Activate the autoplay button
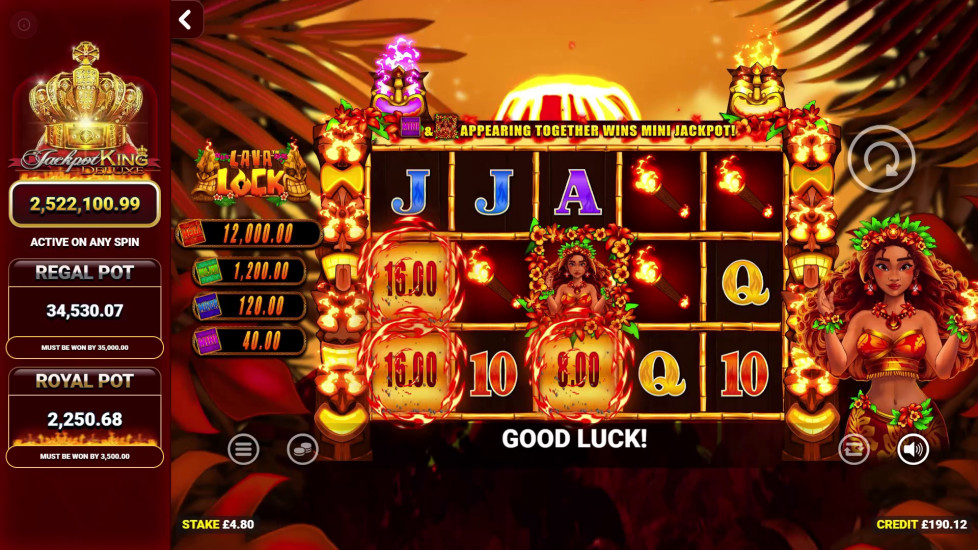This screenshot has width=978, height=550. point(853,449)
